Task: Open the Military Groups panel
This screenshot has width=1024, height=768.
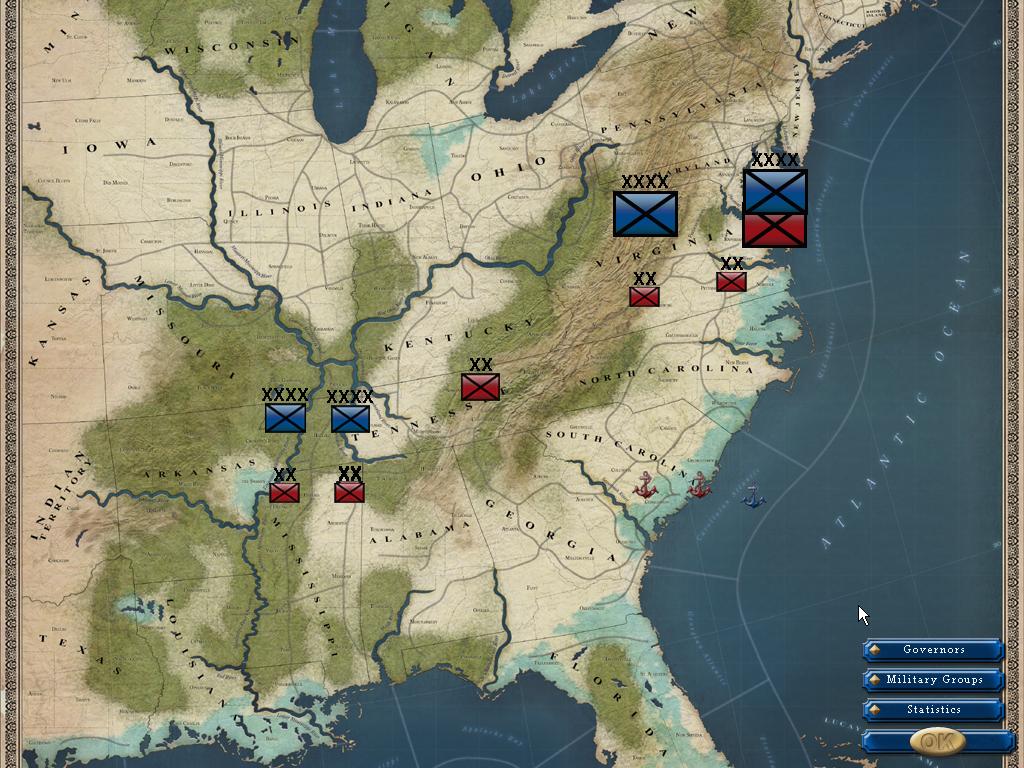Action: pyautogui.click(x=933, y=680)
